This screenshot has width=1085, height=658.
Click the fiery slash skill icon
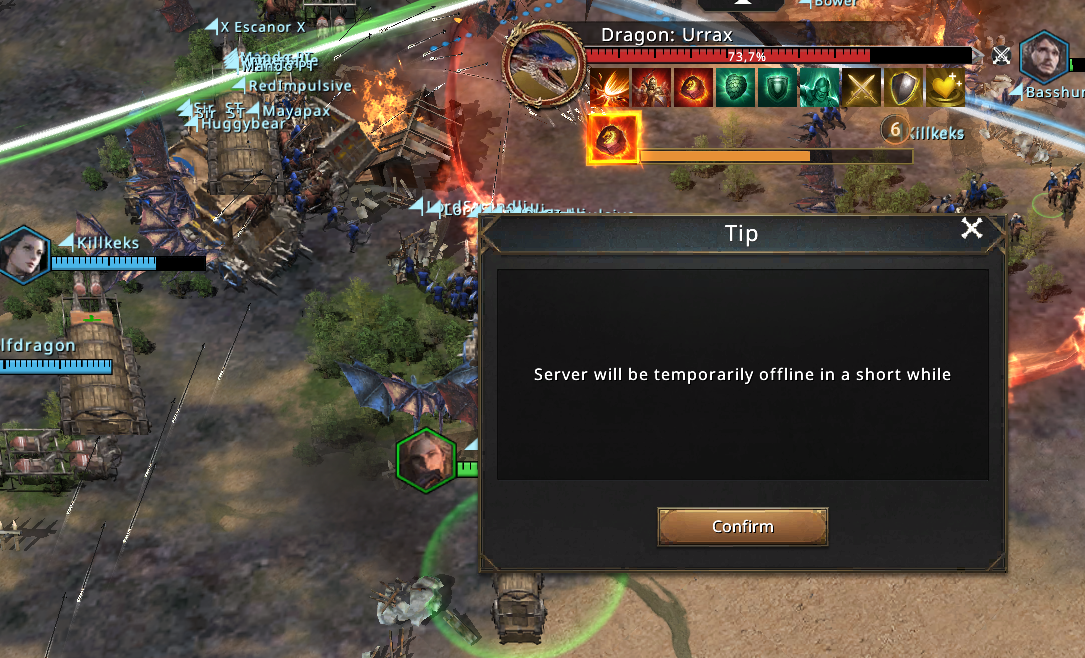608,87
